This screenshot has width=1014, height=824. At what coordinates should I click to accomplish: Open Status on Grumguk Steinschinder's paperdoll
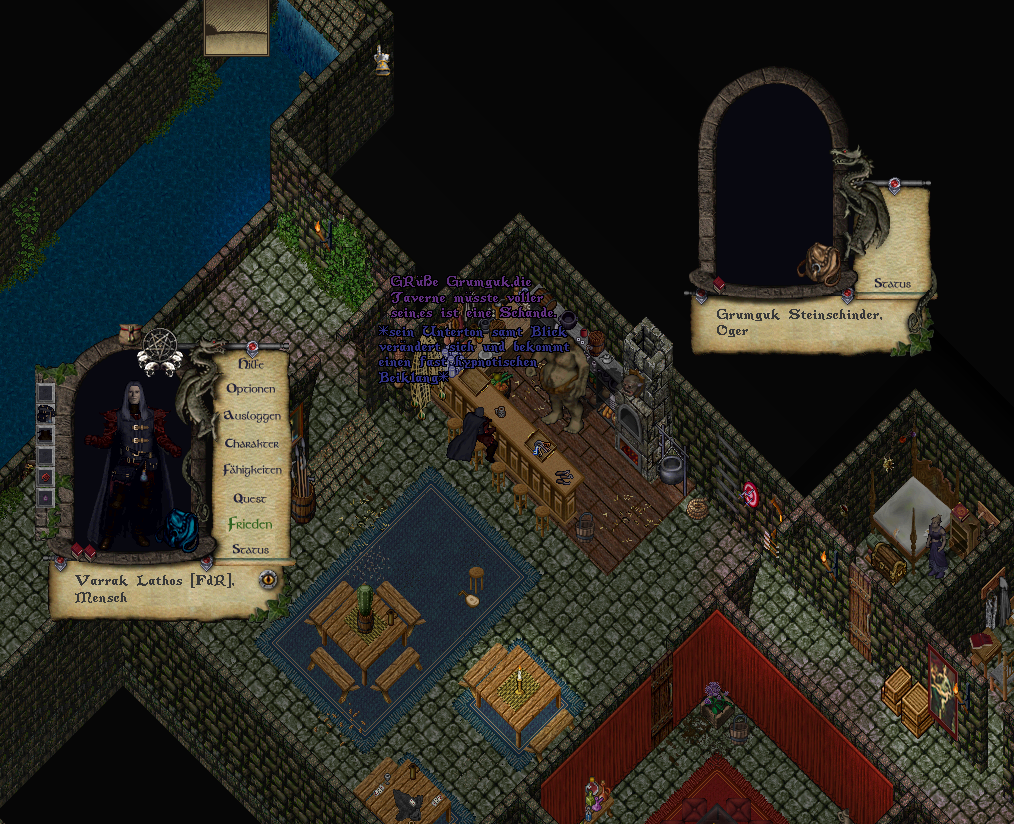(x=892, y=284)
